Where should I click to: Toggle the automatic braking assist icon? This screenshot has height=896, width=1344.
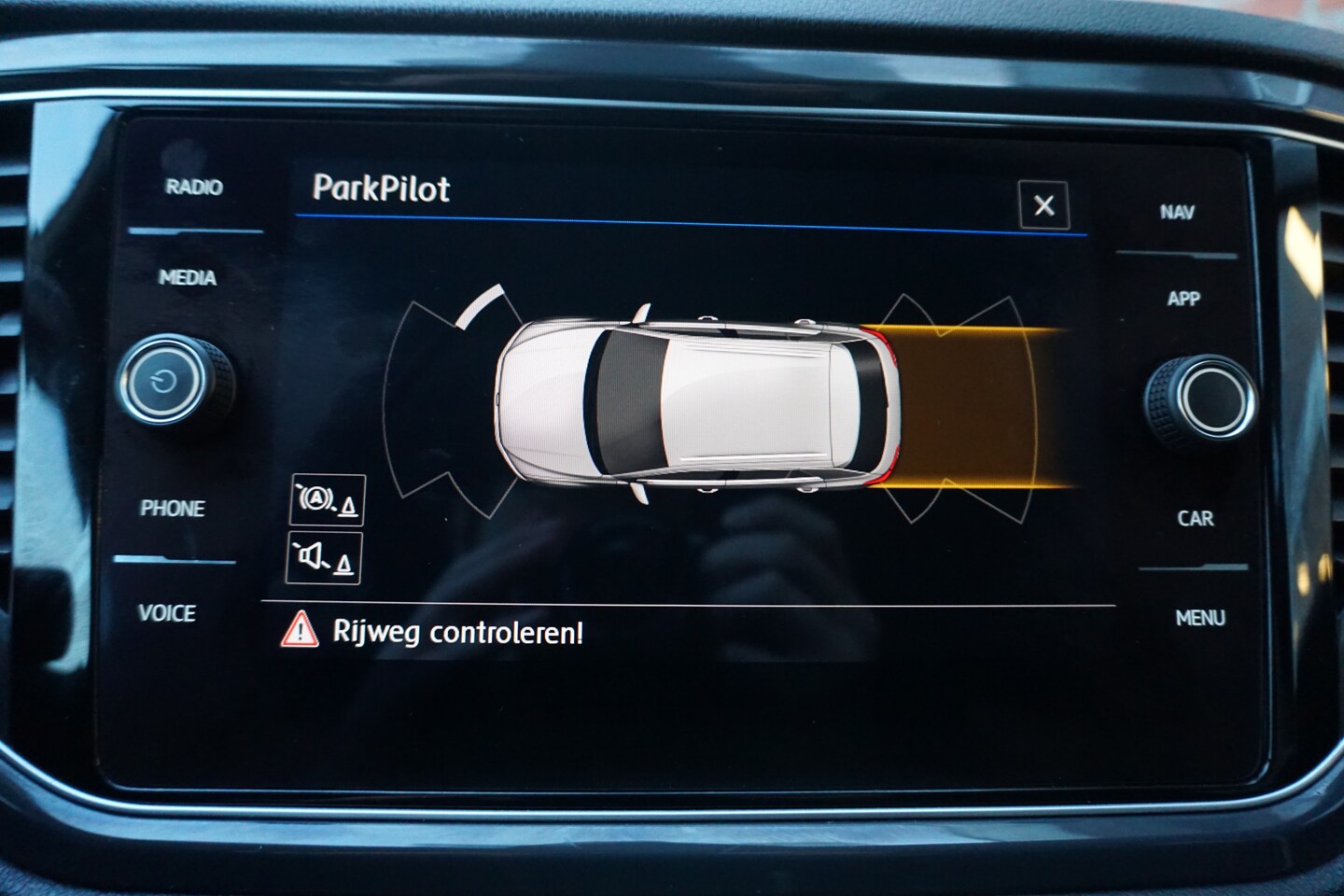point(326,500)
